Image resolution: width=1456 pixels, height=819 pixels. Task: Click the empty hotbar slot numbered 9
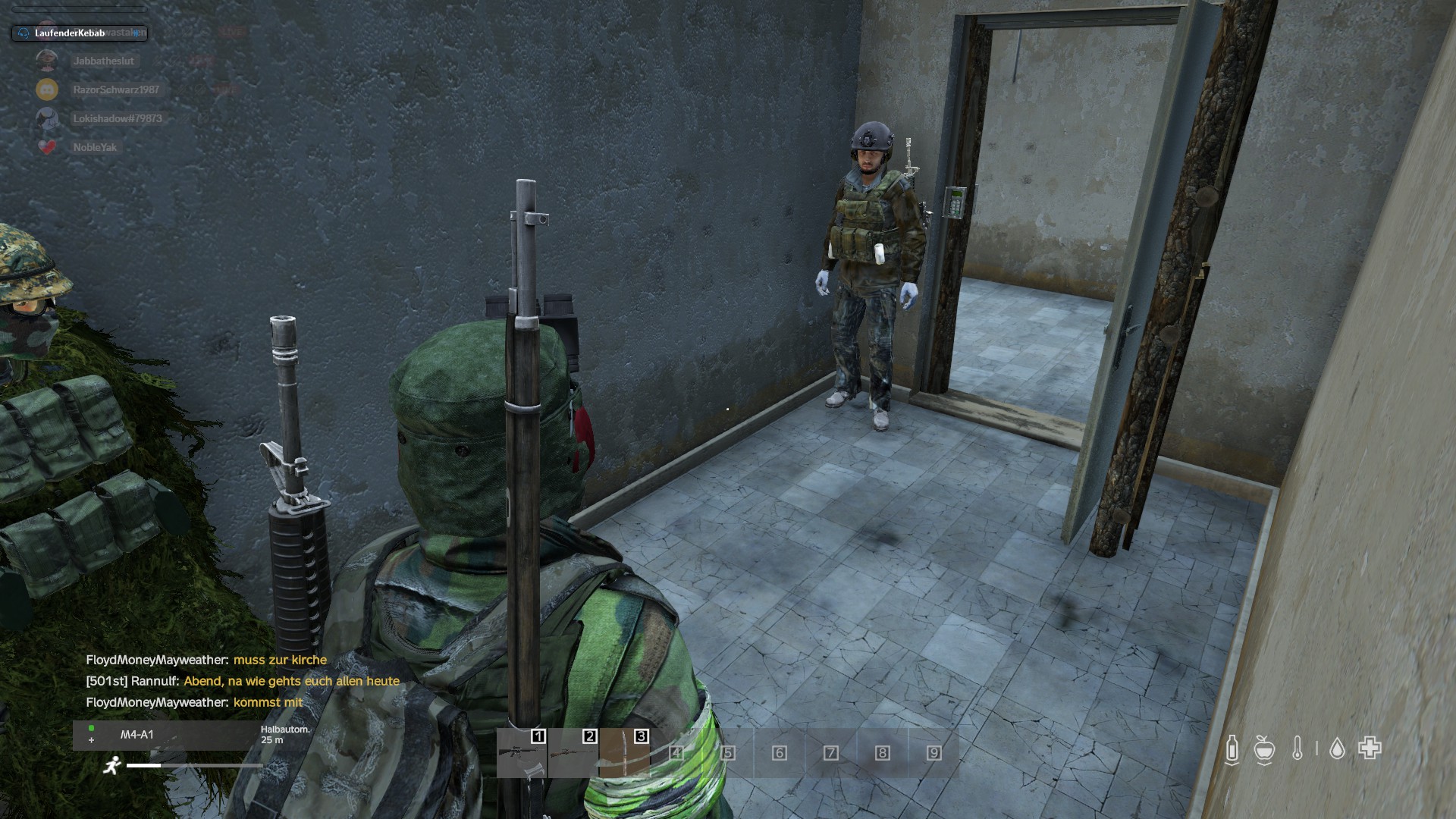(x=934, y=752)
